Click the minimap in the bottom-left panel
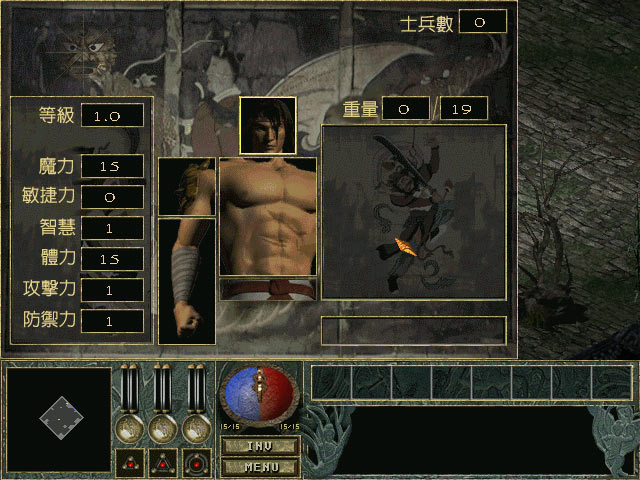The height and width of the screenshot is (480, 640). (59, 420)
